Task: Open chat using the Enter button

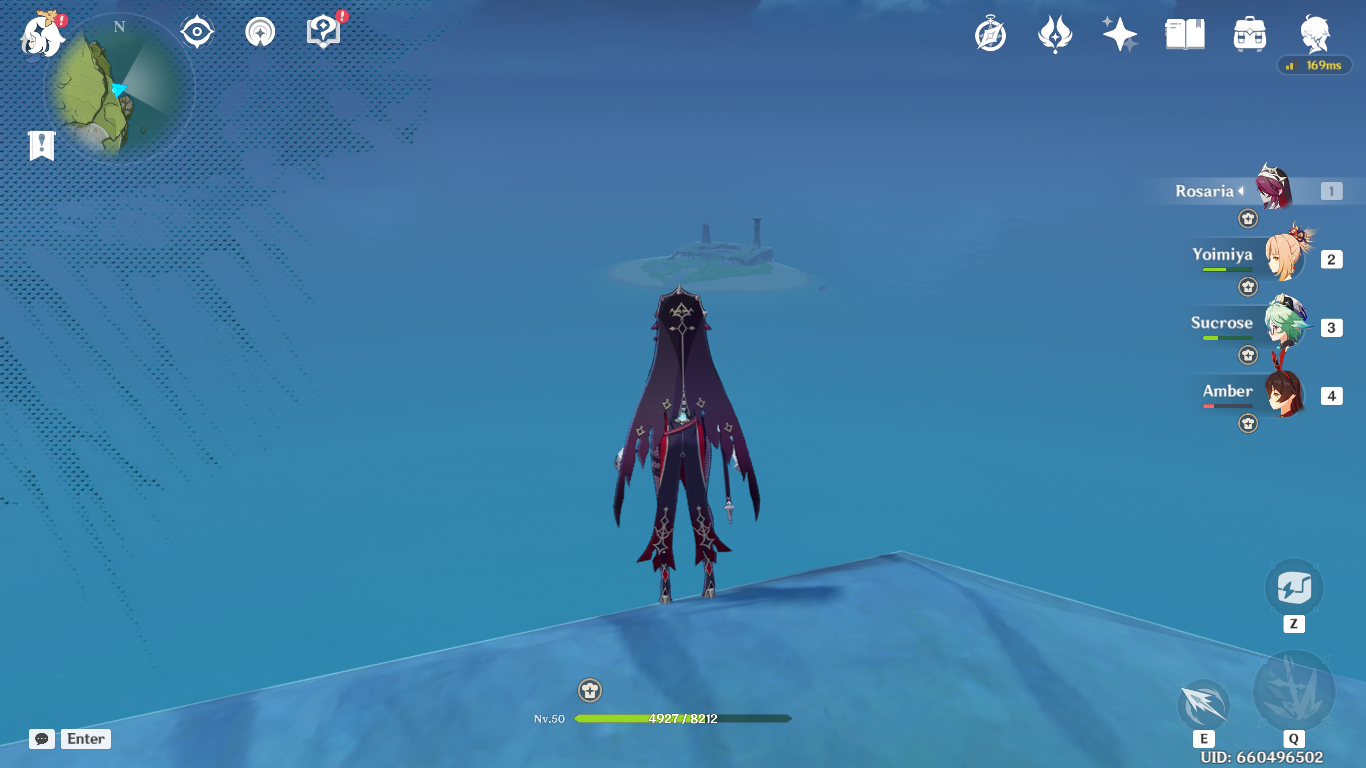Action: coord(85,739)
